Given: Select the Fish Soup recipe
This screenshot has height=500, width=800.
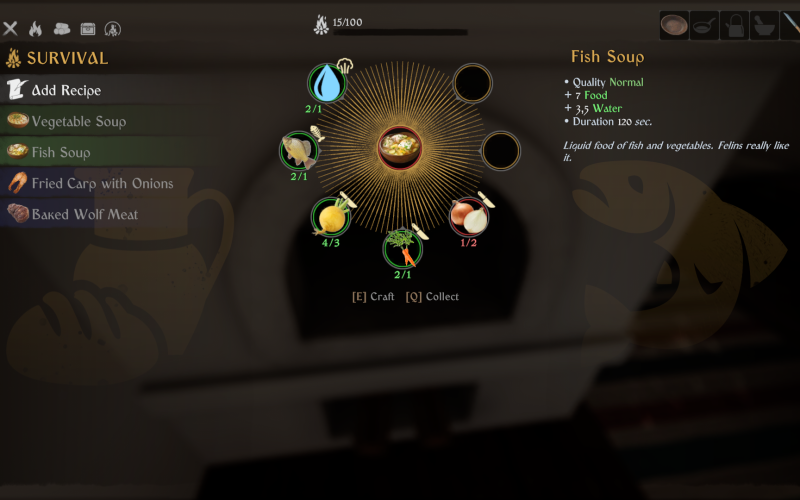Looking at the screenshot, I should pos(60,152).
